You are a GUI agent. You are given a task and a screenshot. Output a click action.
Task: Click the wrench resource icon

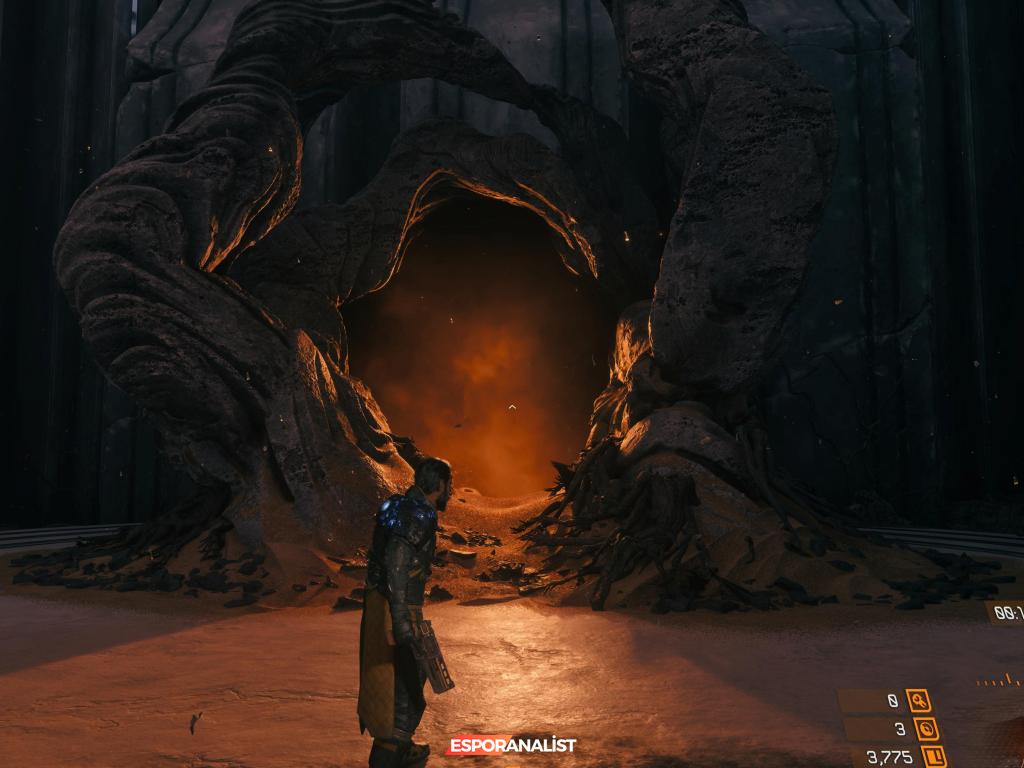[x=918, y=701]
